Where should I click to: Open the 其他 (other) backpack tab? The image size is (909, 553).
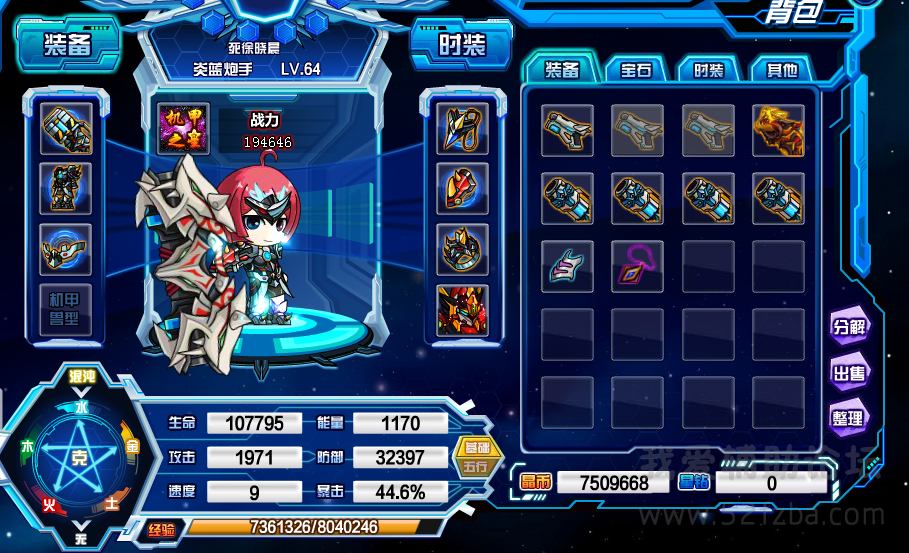pos(781,70)
